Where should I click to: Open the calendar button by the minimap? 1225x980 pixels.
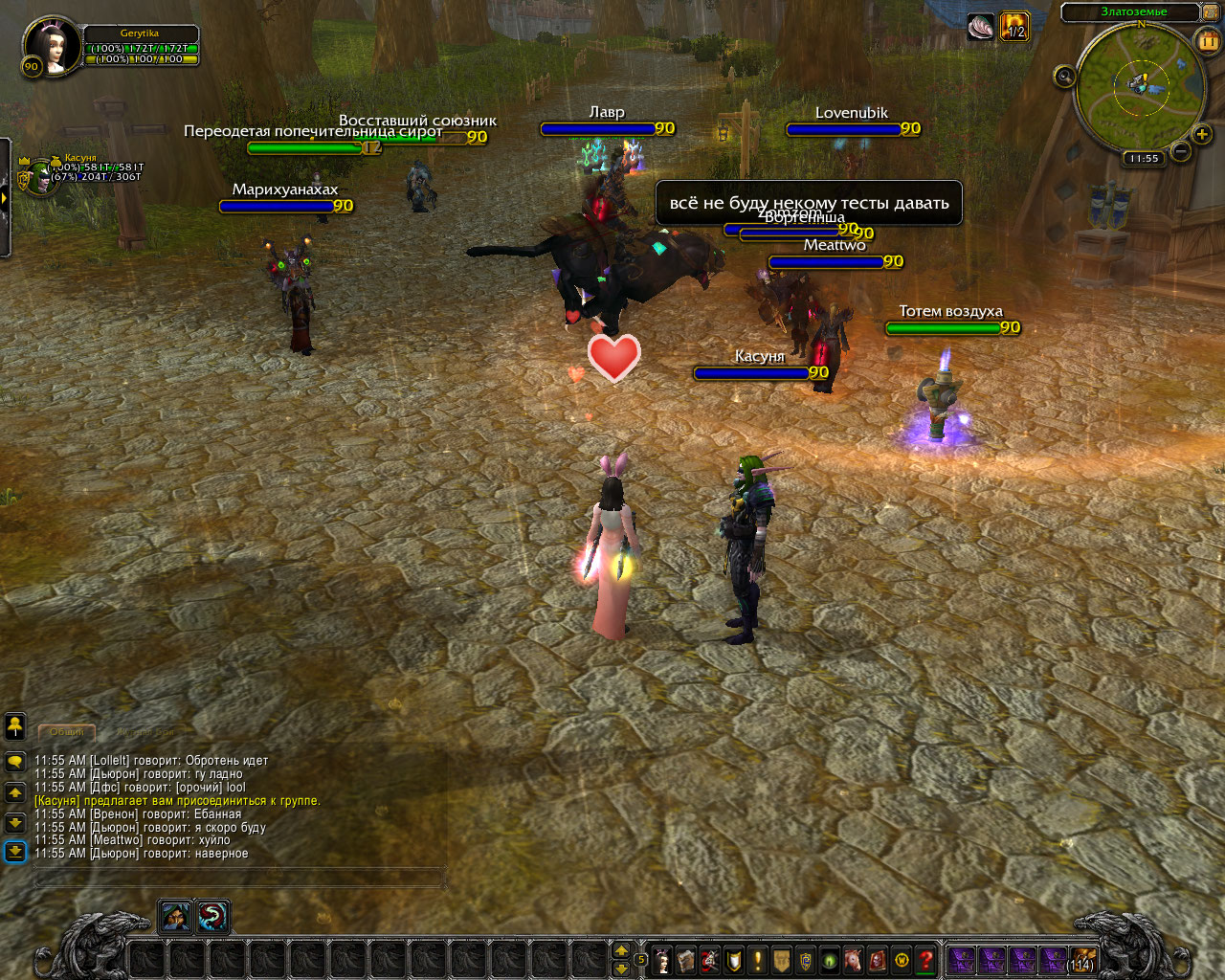click(1208, 40)
